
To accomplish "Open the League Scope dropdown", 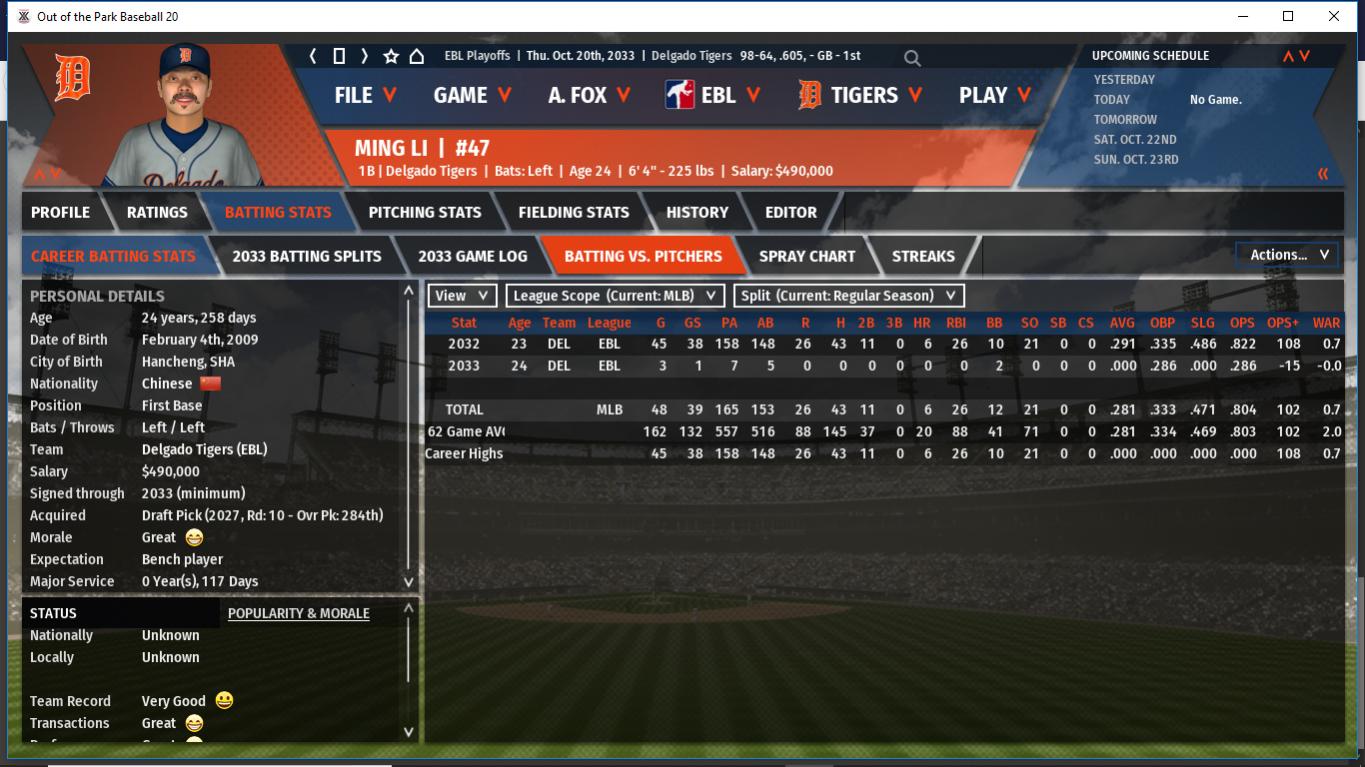I will pyautogui.click(x=615, y=296).
